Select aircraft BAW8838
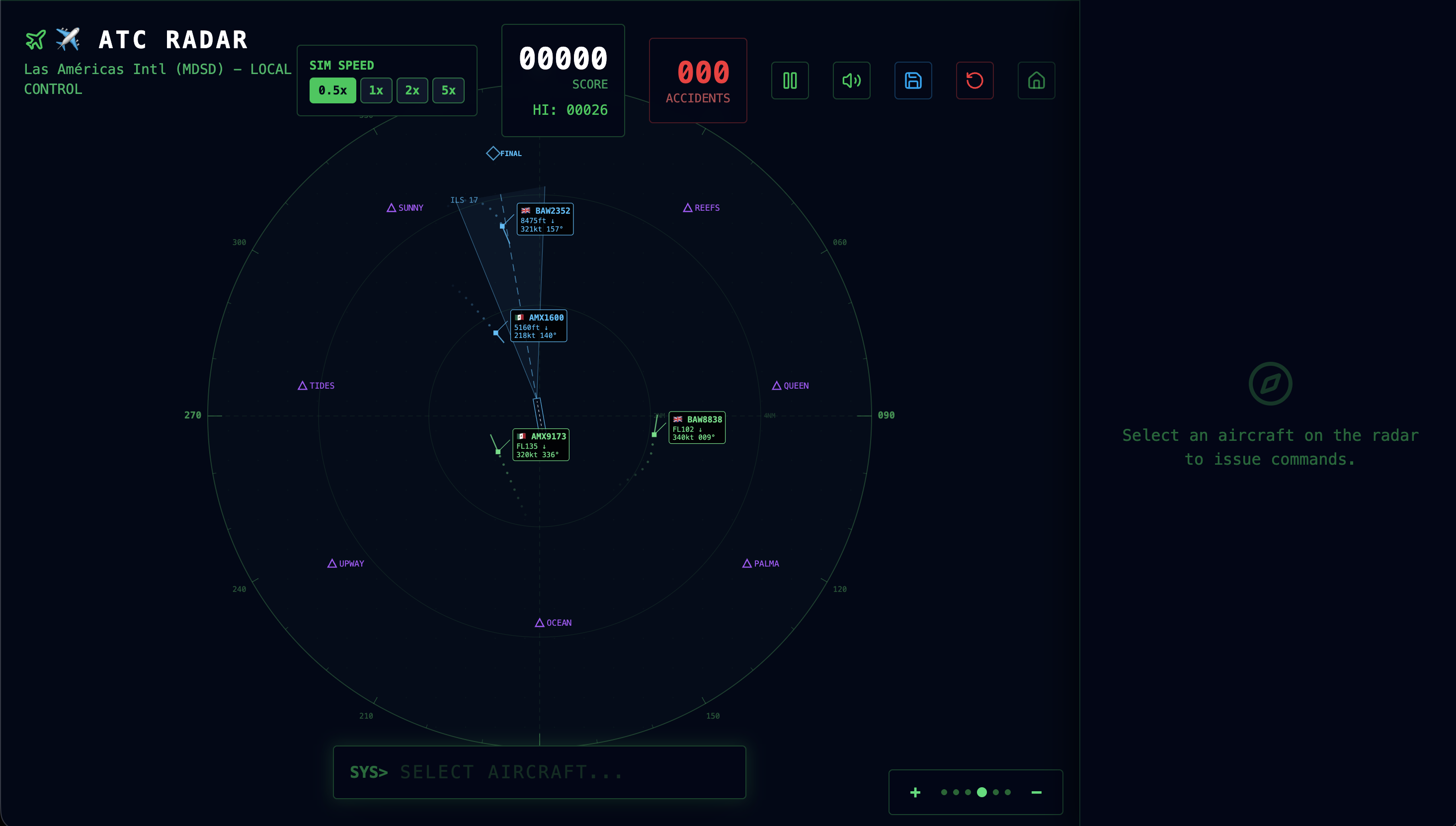The image size is (1456, 826). [697, 427]
